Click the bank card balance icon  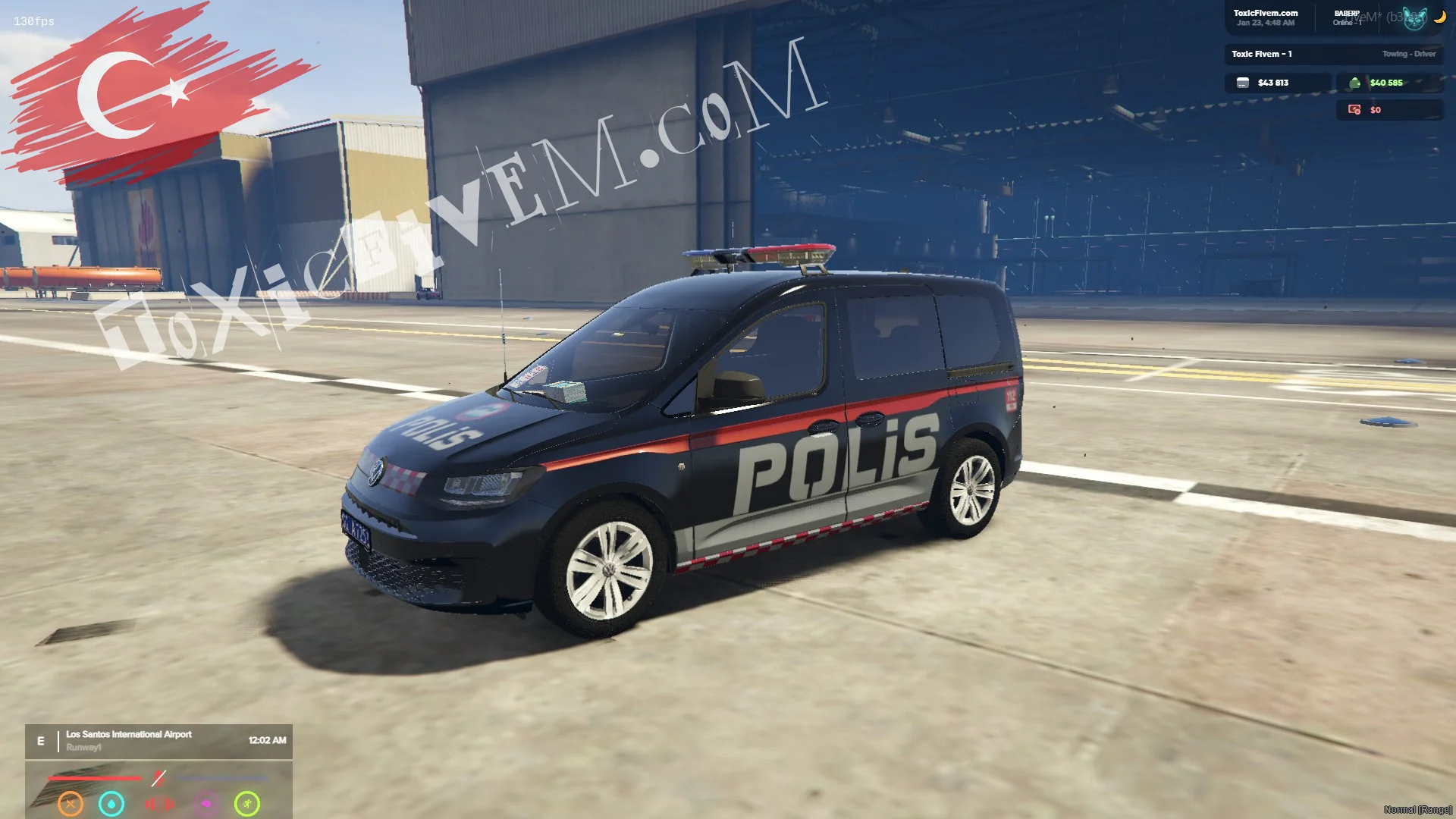1243,83
